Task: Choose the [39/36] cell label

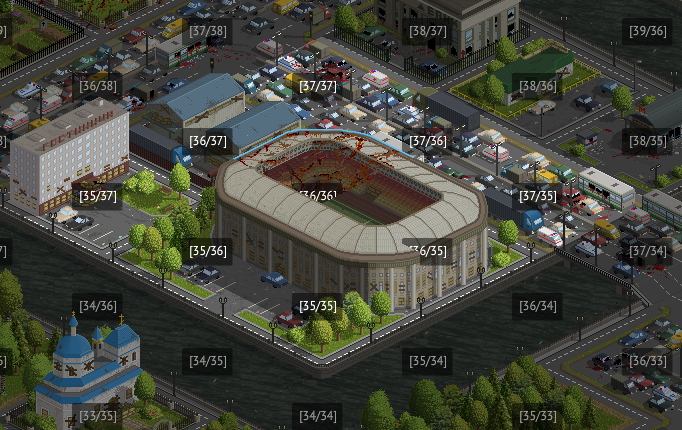Action: click(x=648, y=31)
